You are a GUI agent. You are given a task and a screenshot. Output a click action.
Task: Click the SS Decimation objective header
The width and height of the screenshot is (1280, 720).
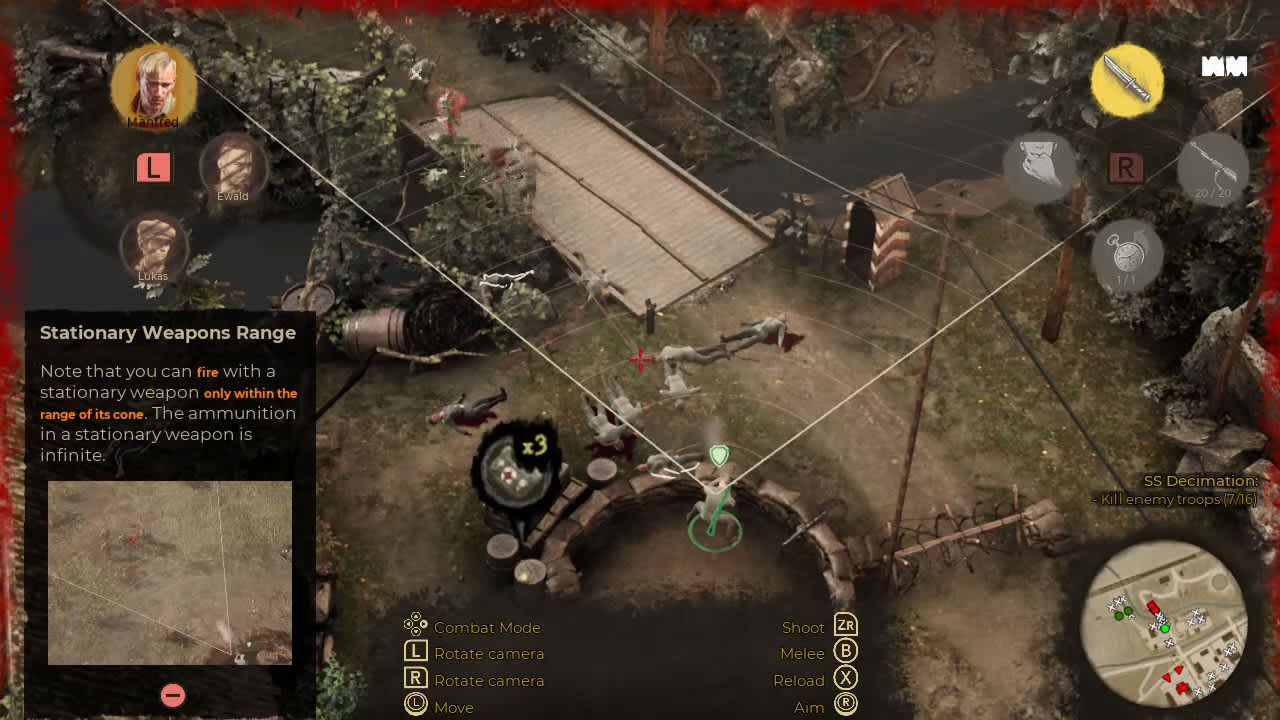click(x=1202, y=481)
